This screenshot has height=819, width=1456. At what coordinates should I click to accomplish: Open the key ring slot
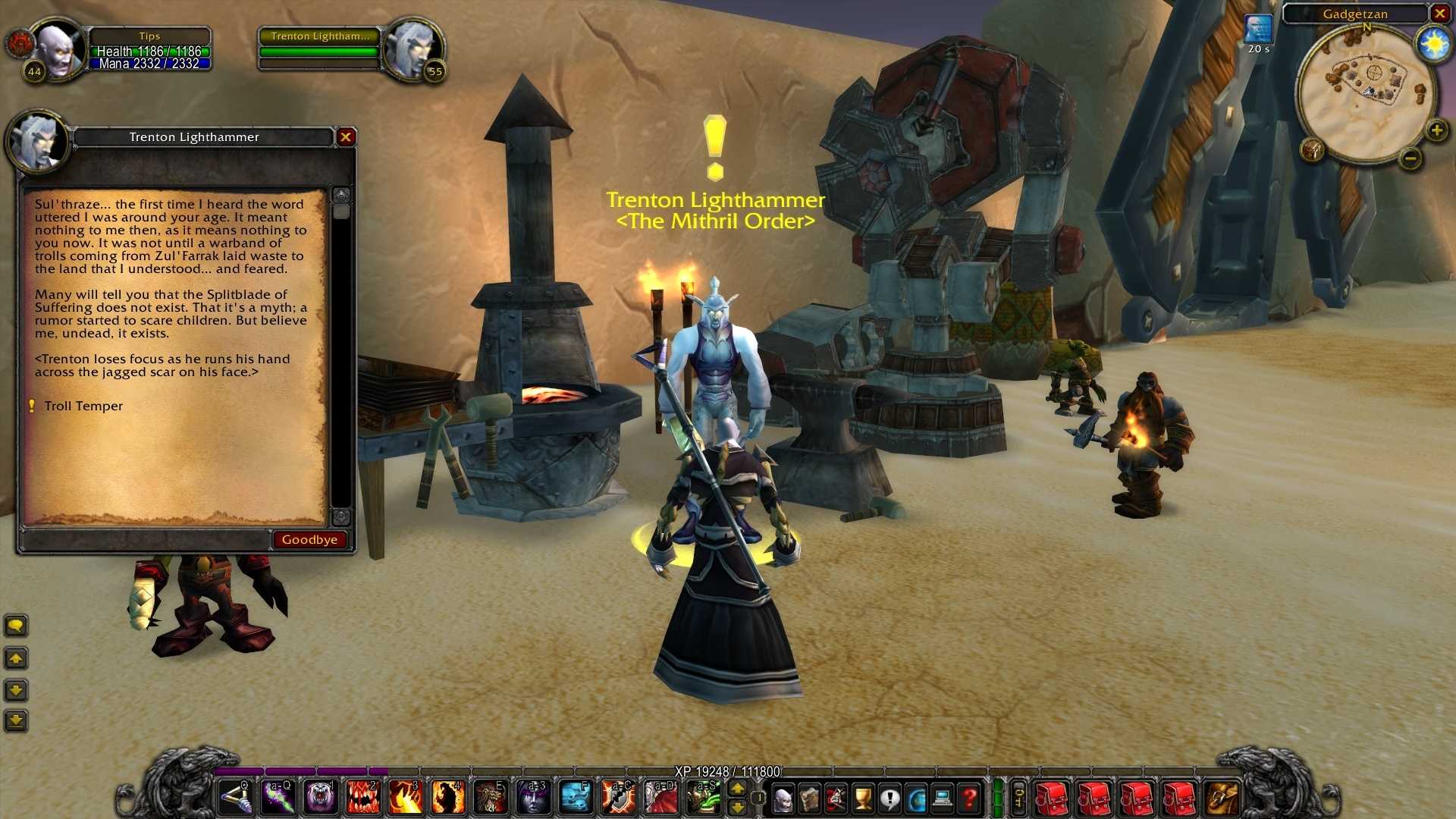(x=1019, y=799)
